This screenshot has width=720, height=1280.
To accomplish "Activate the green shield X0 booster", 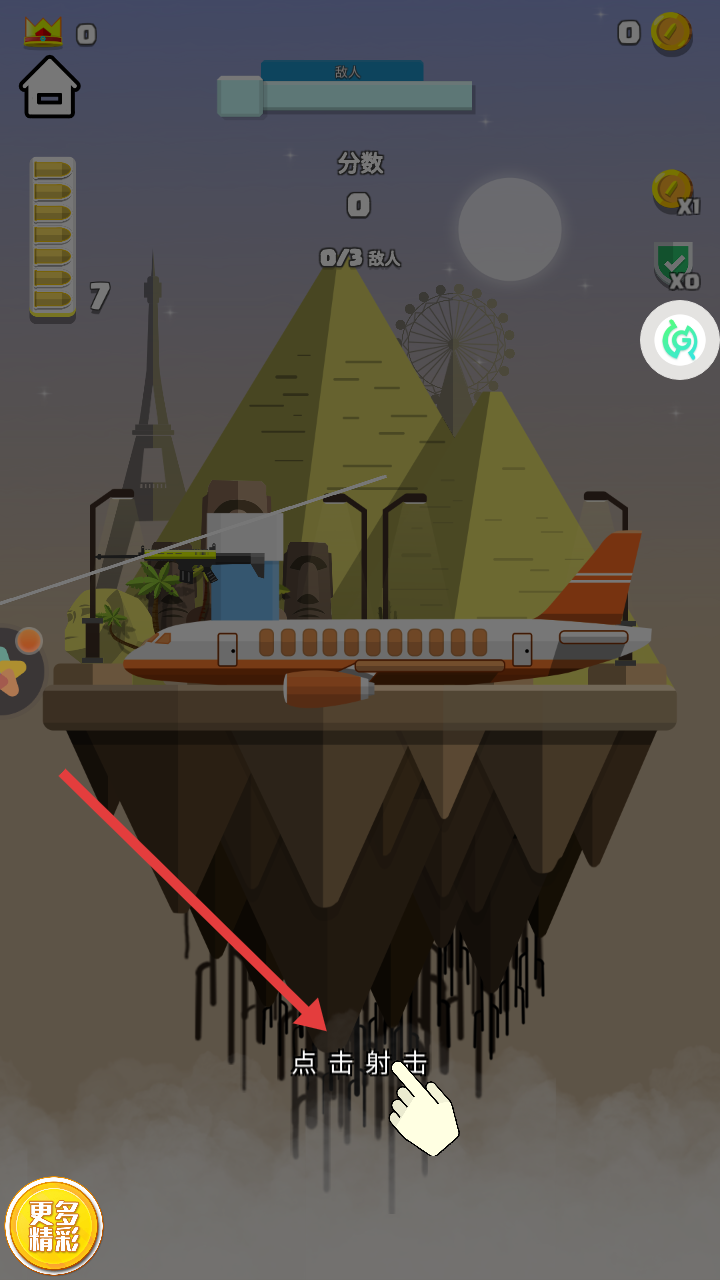I will (x=673, y=264).
